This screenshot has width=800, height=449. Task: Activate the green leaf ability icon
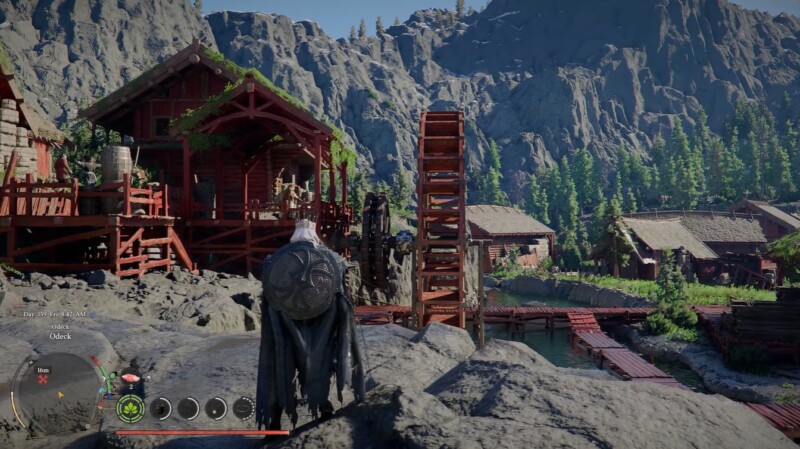pyautogui.click(x=130, y=408)
